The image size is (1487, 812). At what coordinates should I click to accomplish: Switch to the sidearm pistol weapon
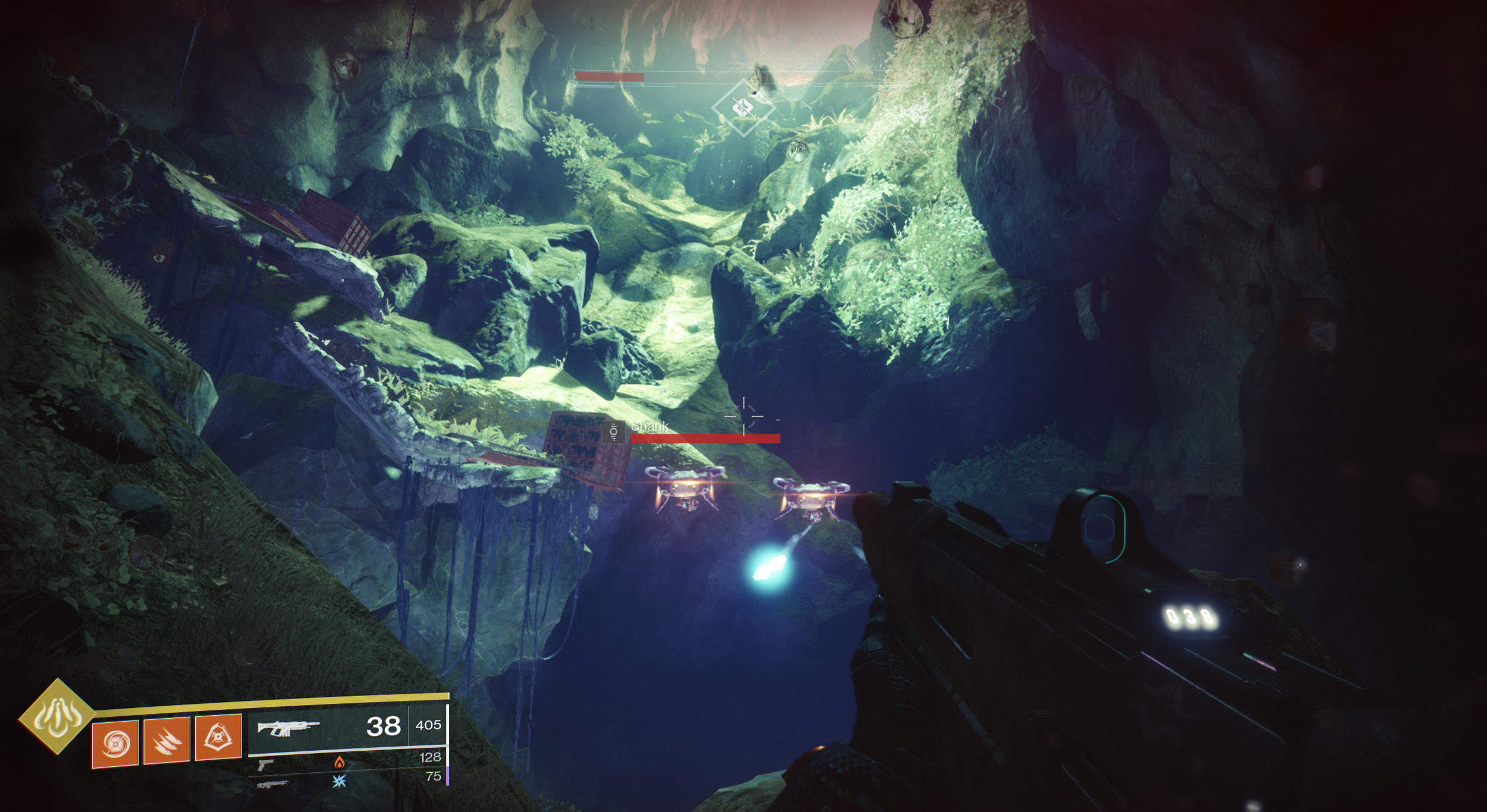(265, 764)
